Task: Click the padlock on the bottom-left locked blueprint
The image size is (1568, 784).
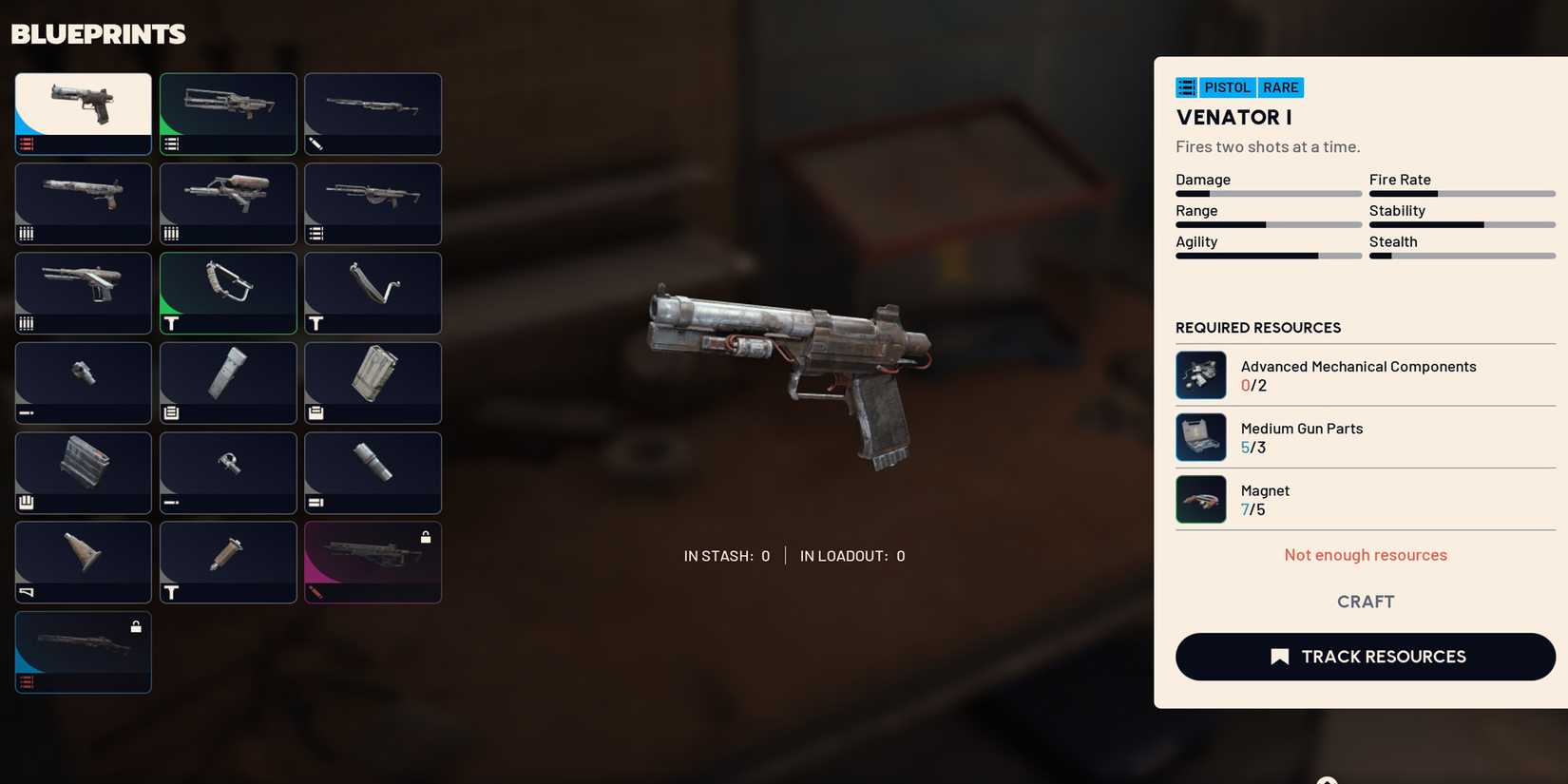Action: 136,625
